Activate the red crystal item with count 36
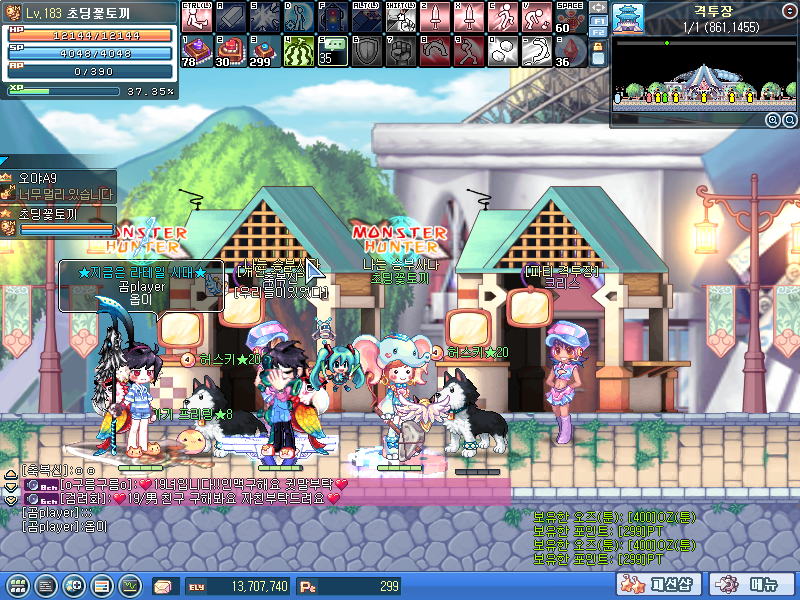 [570, 50]
